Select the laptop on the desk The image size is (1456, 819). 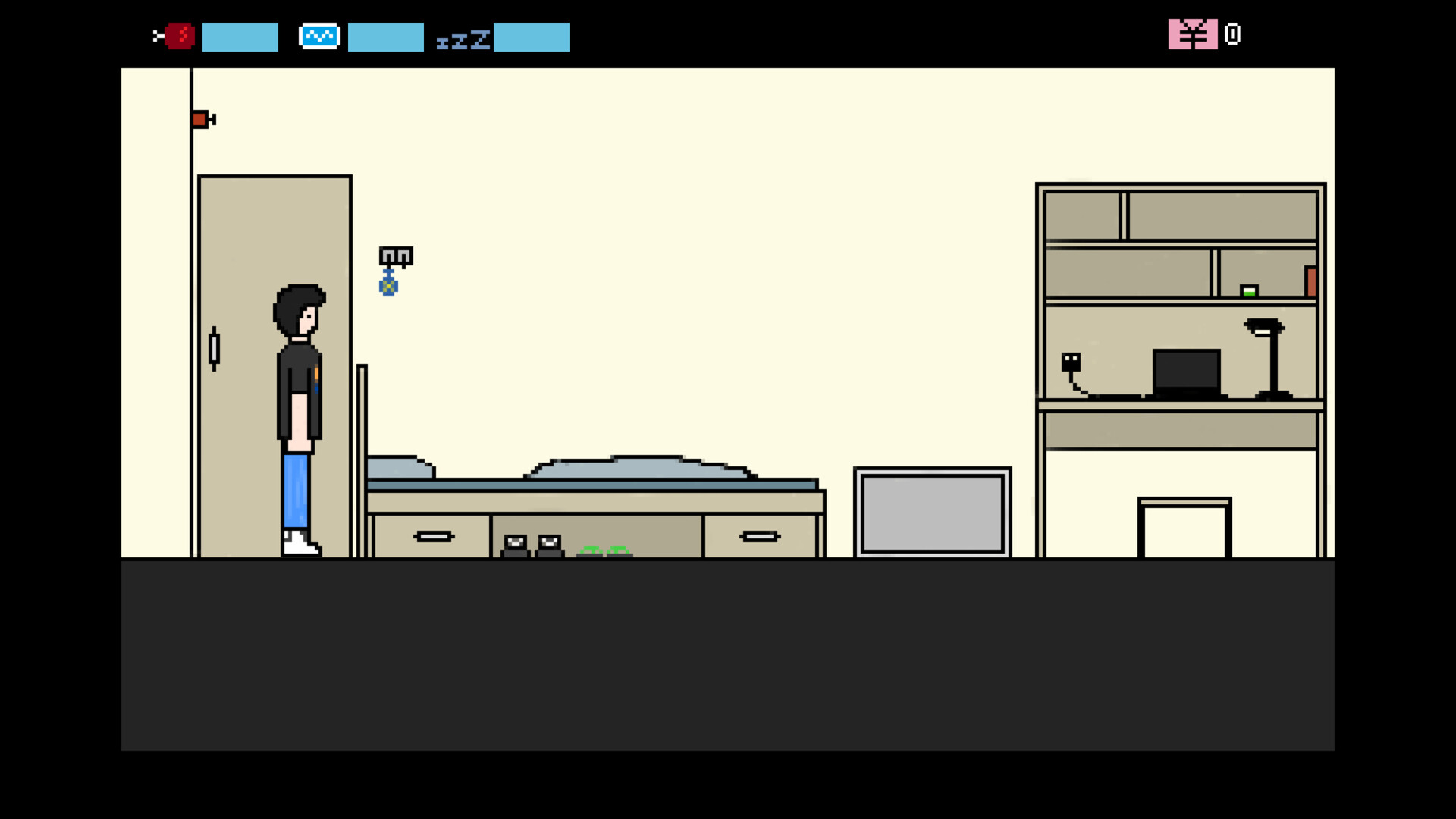tap(1186, 372)
